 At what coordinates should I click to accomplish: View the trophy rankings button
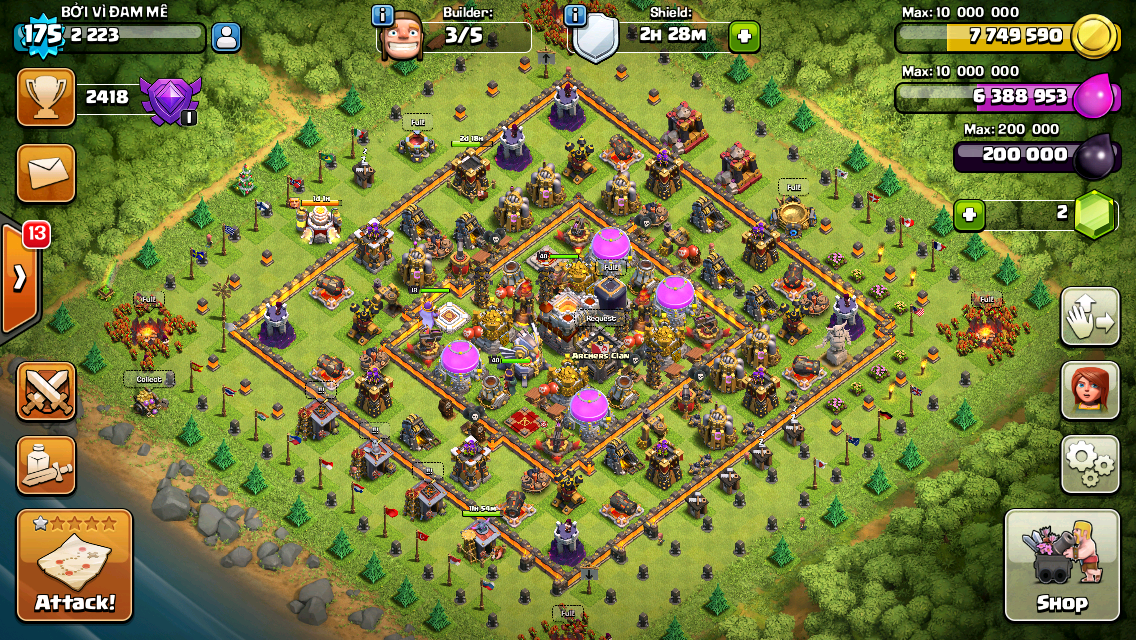(x=46, y=97)
